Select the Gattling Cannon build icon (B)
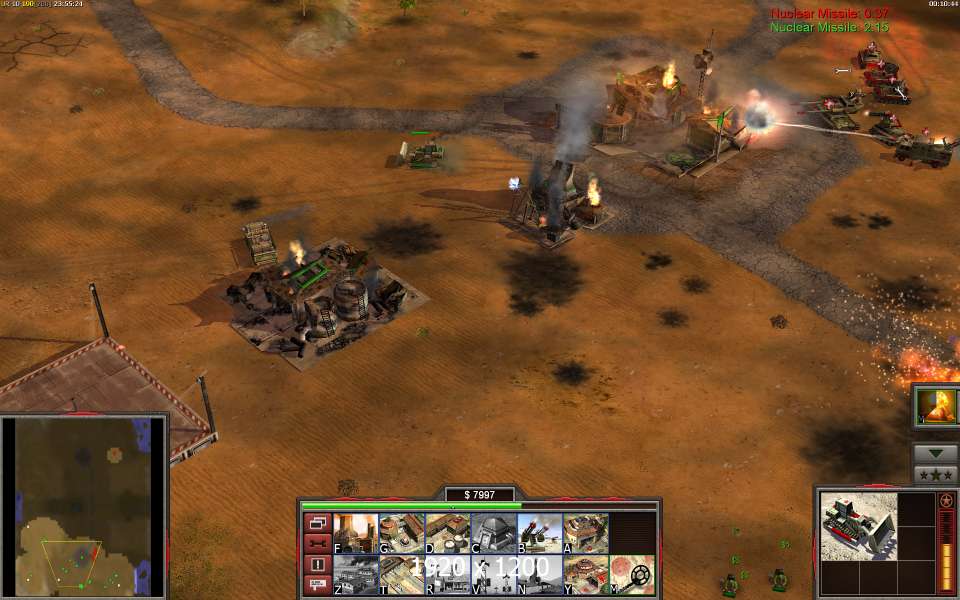The image size is (960, 600). click(538, 533)
